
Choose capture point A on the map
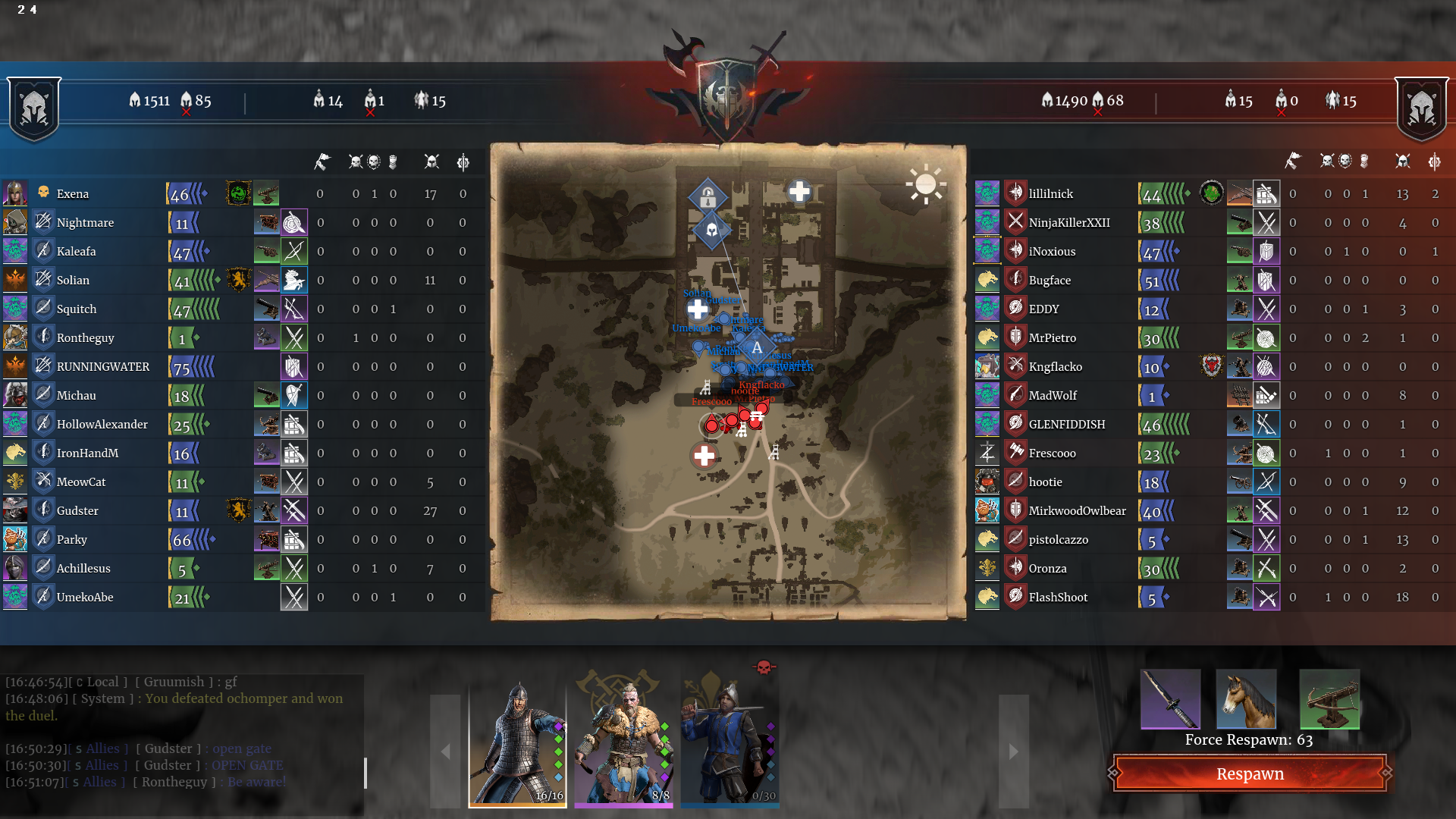tap(756, 348)
